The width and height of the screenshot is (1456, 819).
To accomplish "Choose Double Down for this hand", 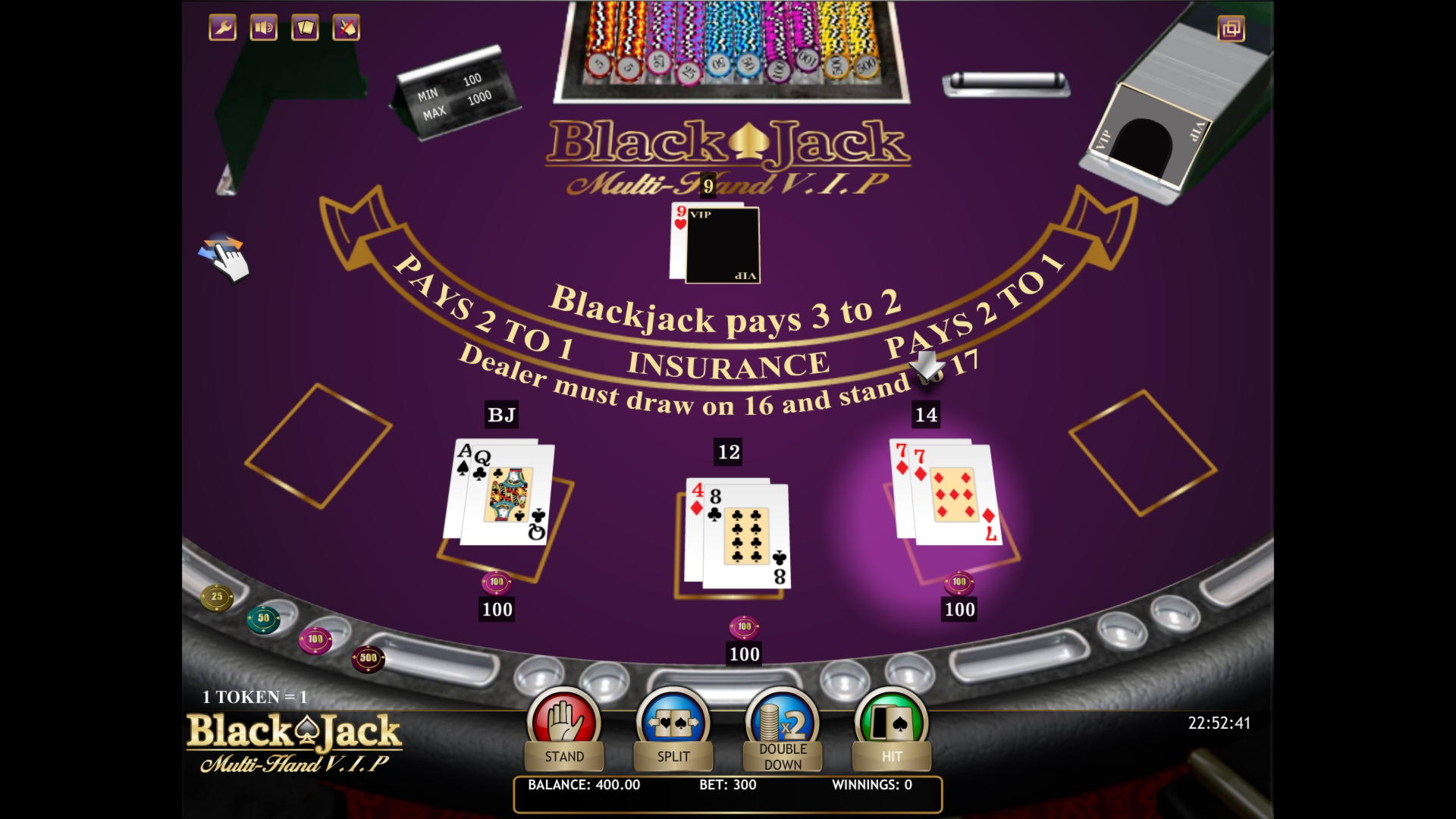I will coord(783,730).
